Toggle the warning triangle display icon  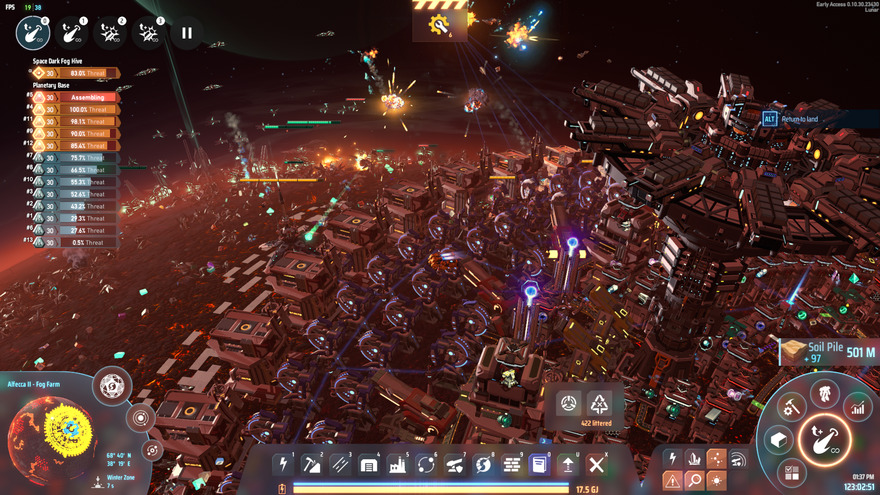click(x=671, y=481)
